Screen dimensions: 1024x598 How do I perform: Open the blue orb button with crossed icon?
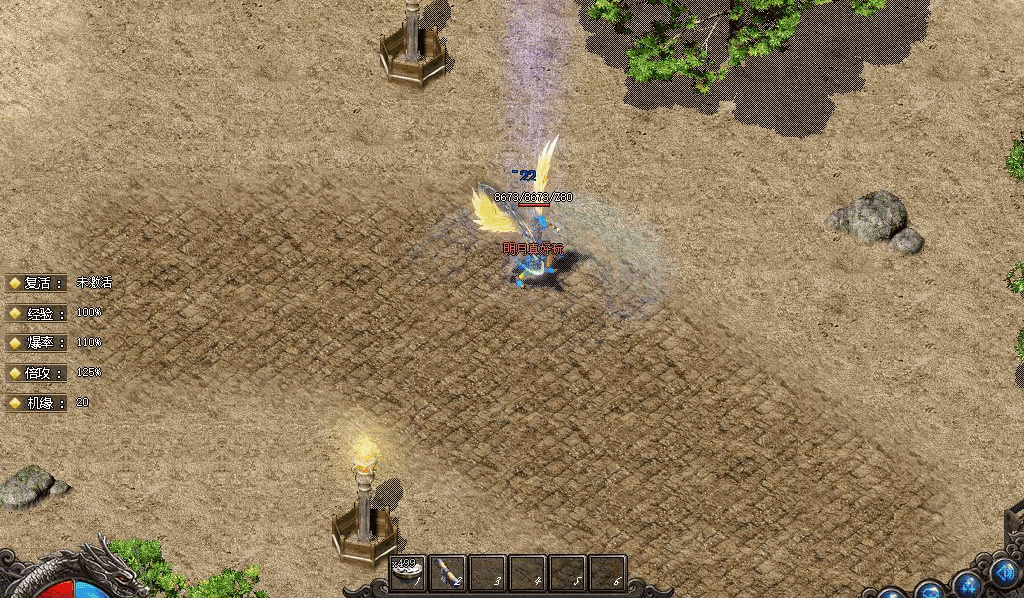(967, 584)
